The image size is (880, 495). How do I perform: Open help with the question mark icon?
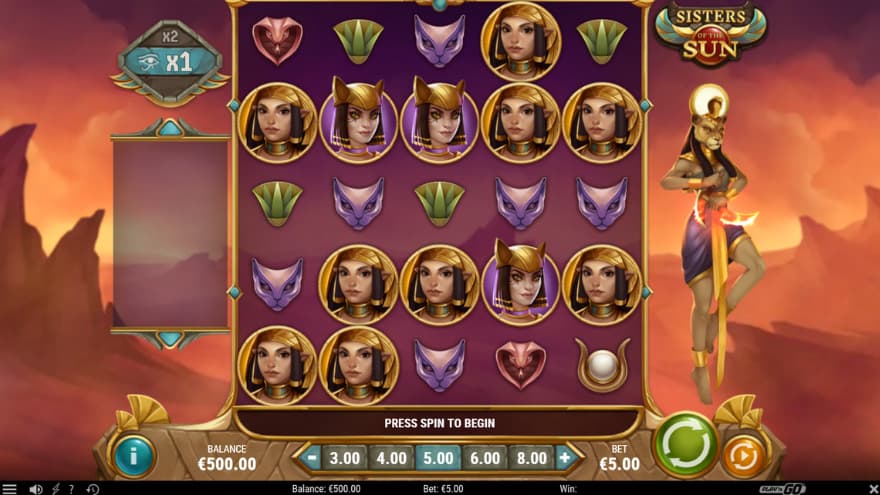(71, 489)
